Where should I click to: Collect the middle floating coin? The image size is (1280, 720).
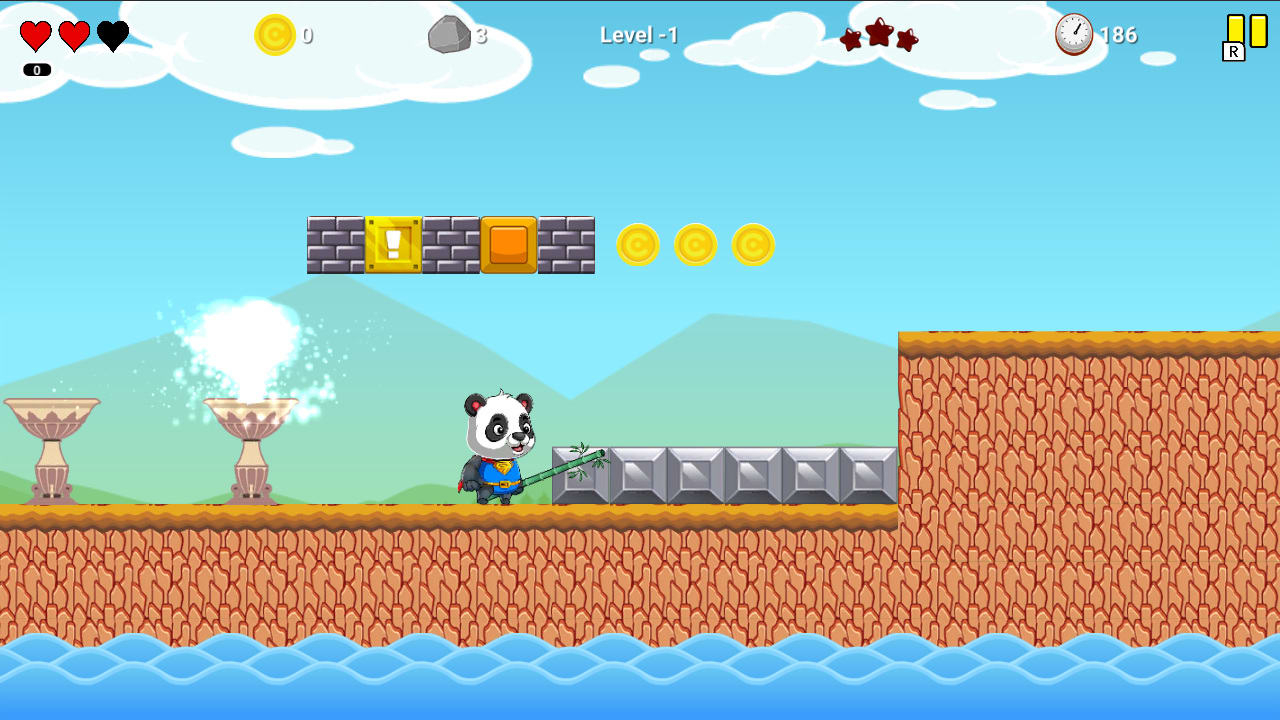pos(696,243)
